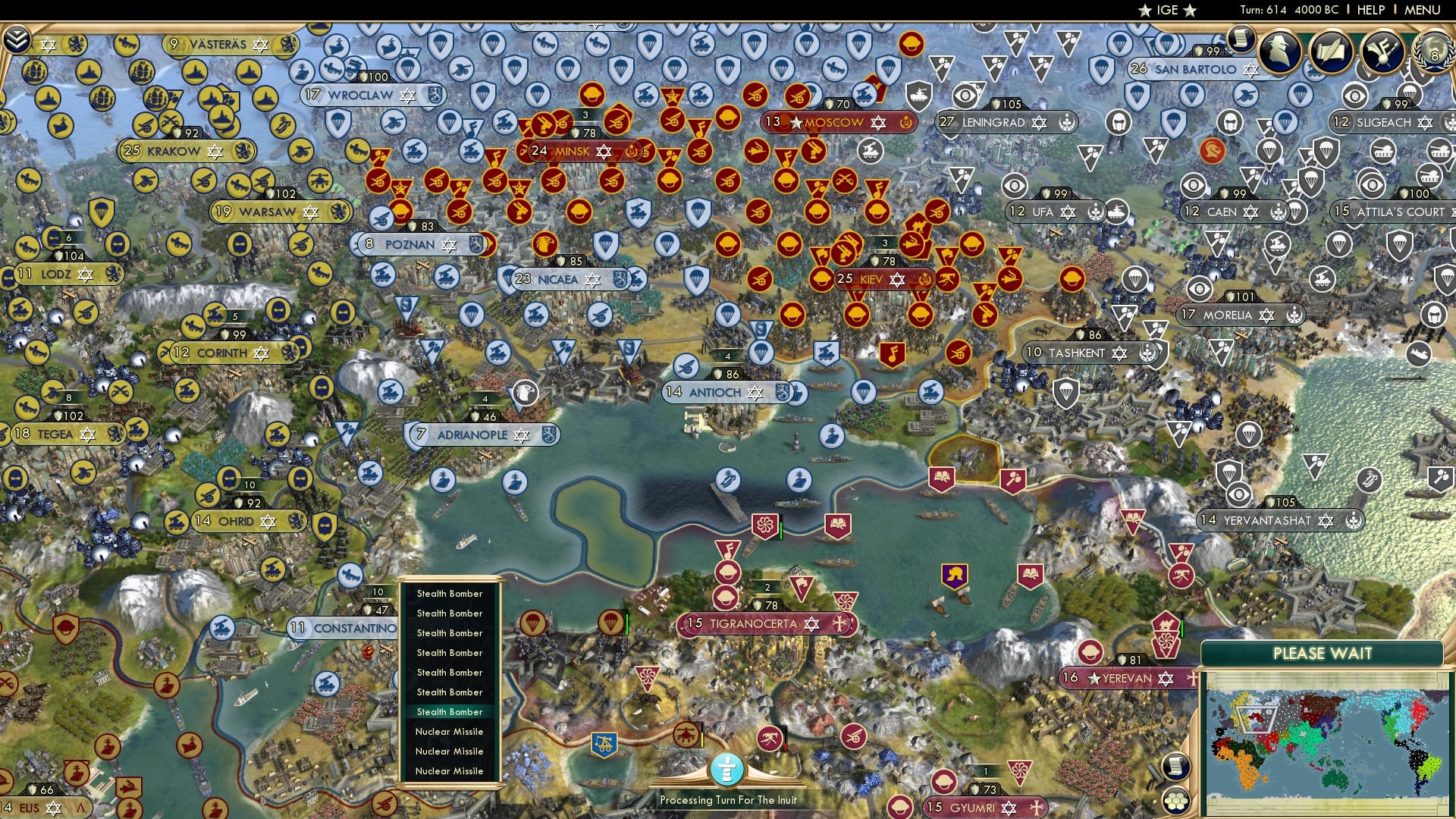Select the highlighted Stealth Bomber list entry

click(449, 711)
